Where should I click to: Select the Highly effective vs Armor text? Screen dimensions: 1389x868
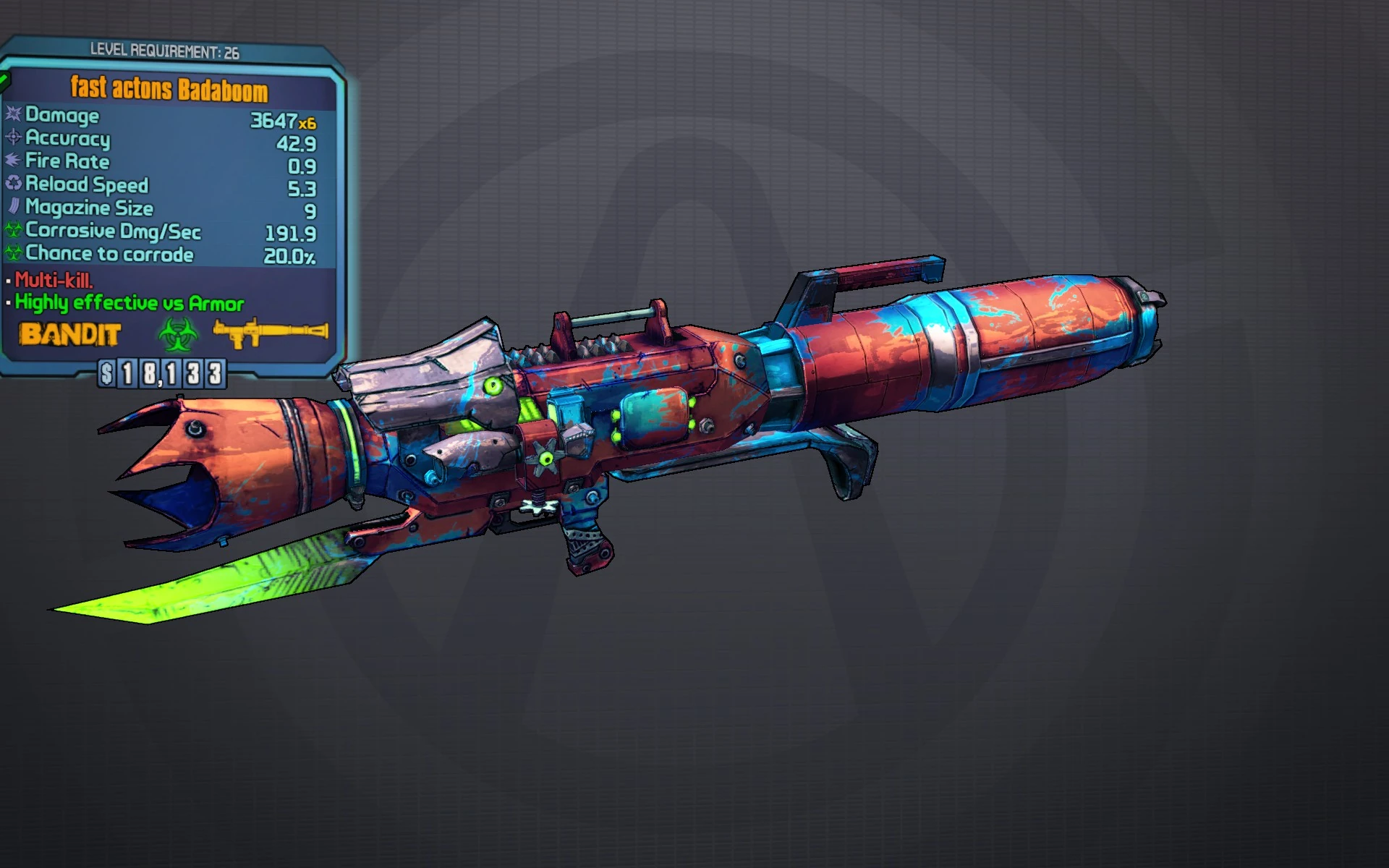click(129, 302)
